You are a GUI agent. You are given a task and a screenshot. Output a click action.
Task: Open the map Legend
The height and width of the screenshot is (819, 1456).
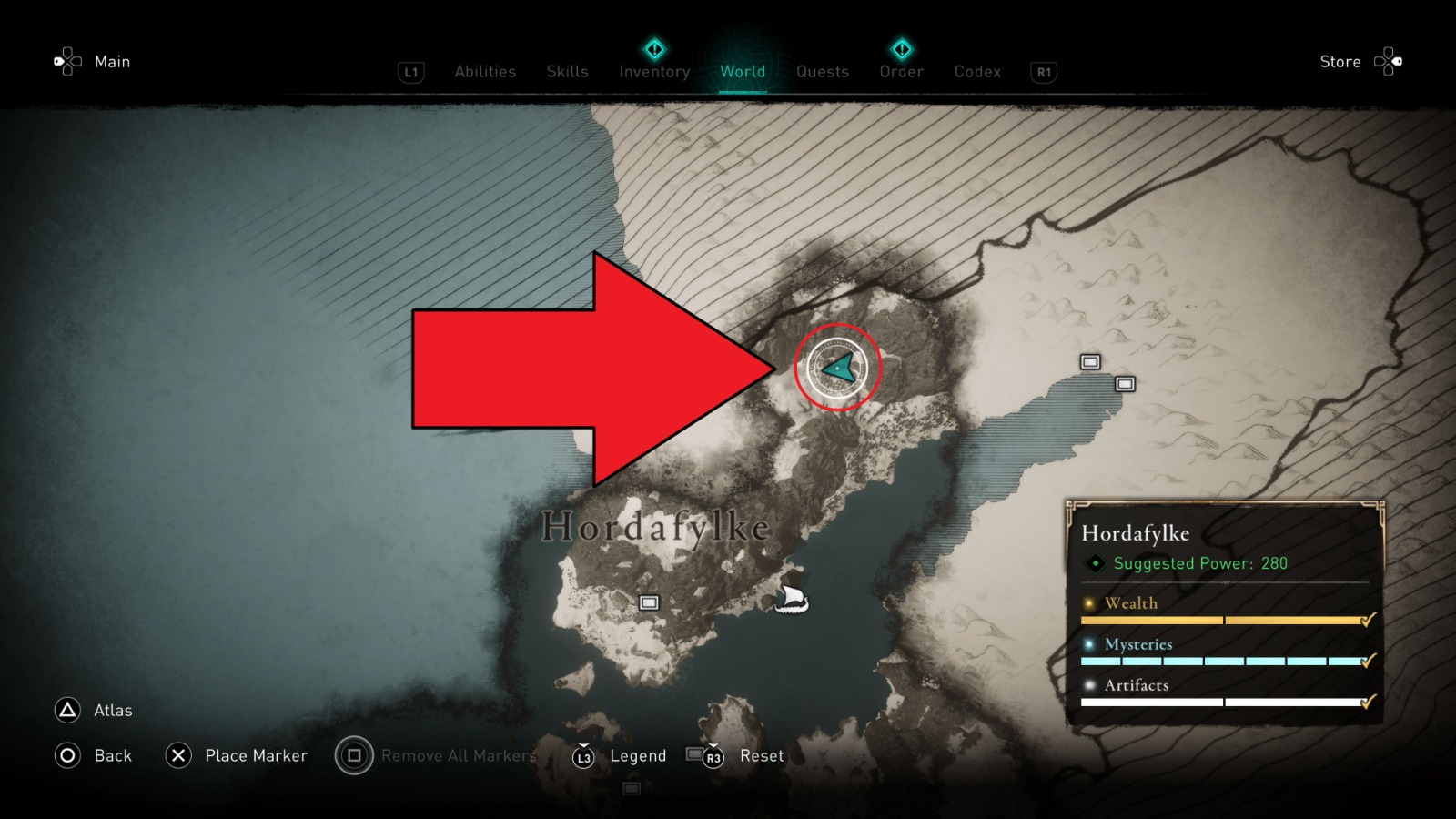coord(638,755)
